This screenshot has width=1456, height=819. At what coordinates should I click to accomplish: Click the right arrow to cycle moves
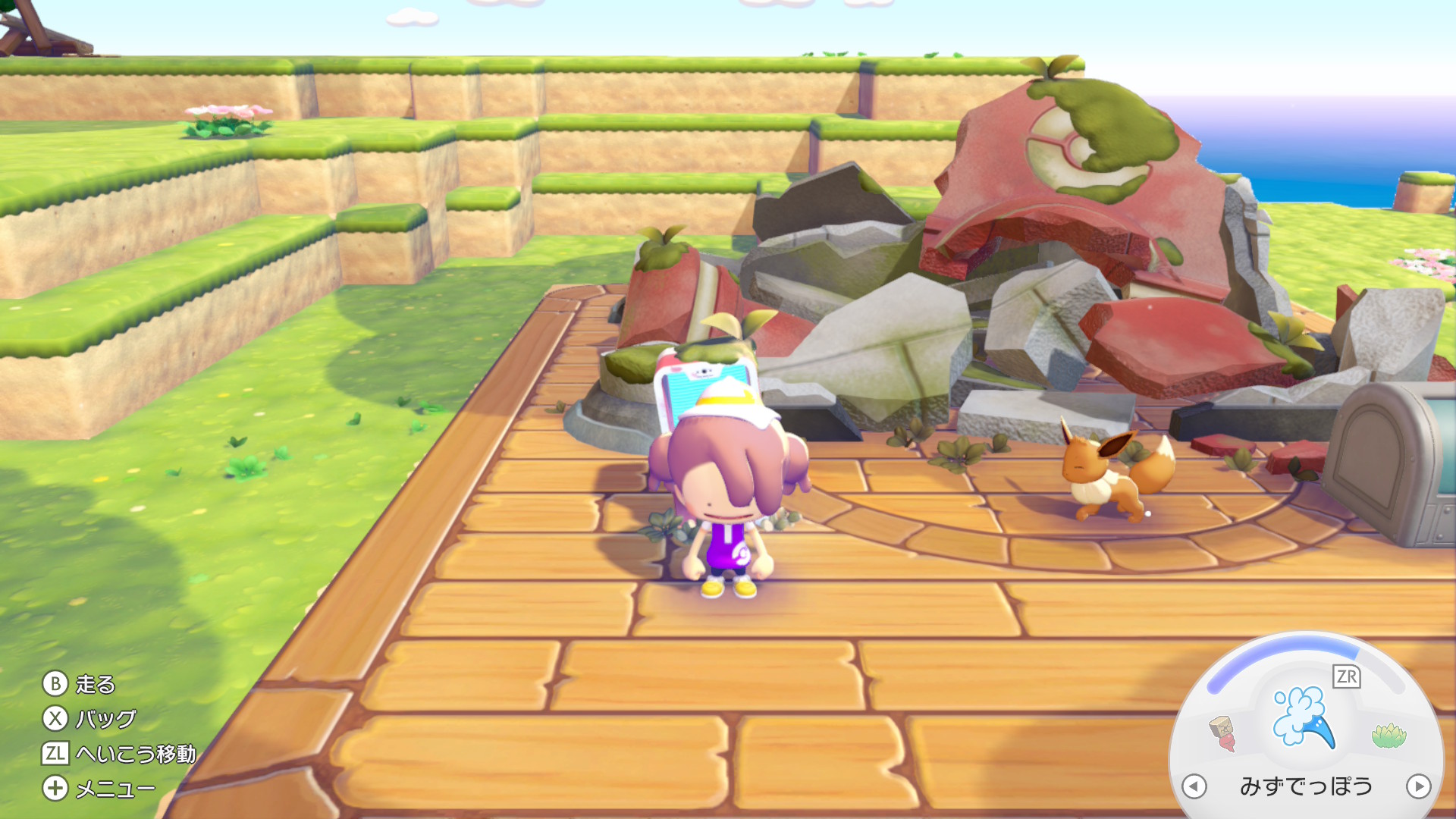pyautogui.click(x=1418, y=786)
